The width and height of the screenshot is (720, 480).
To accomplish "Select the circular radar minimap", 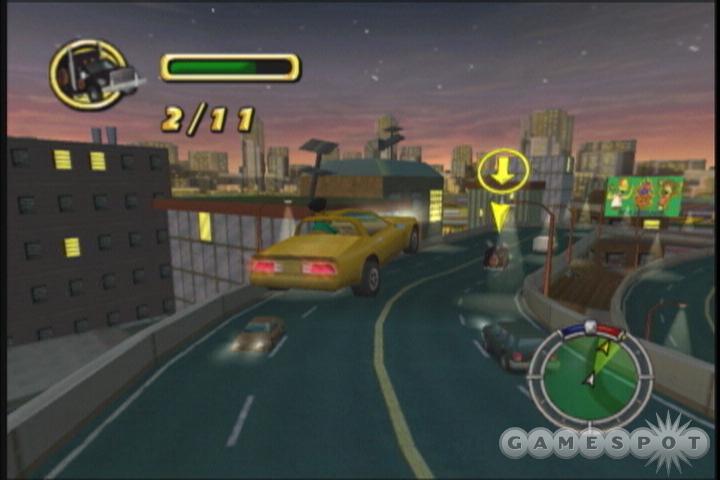I will click(x=589, y=365).
